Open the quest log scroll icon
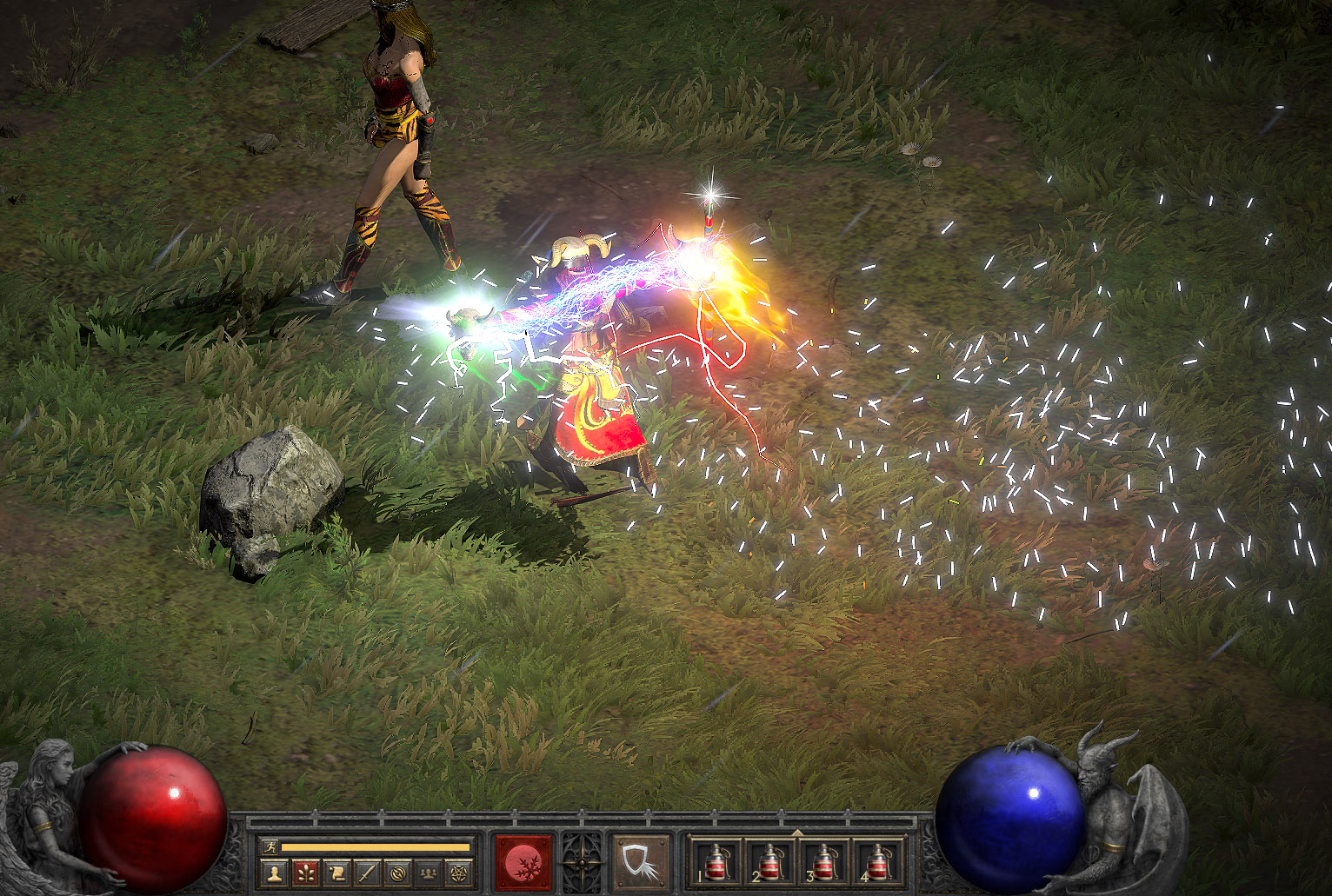1332x896 pixels. coord(336,872)
